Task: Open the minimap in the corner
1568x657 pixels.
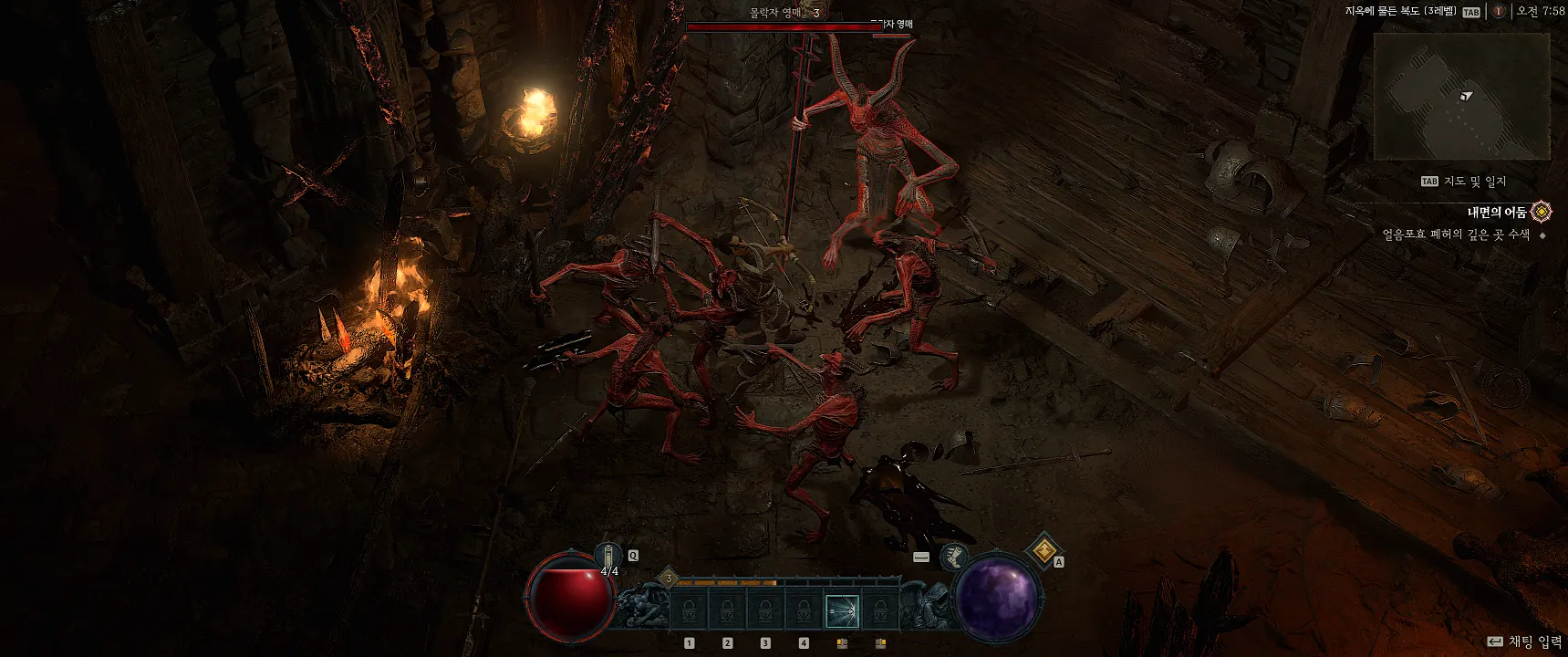Action: [x=1461, y=97]
